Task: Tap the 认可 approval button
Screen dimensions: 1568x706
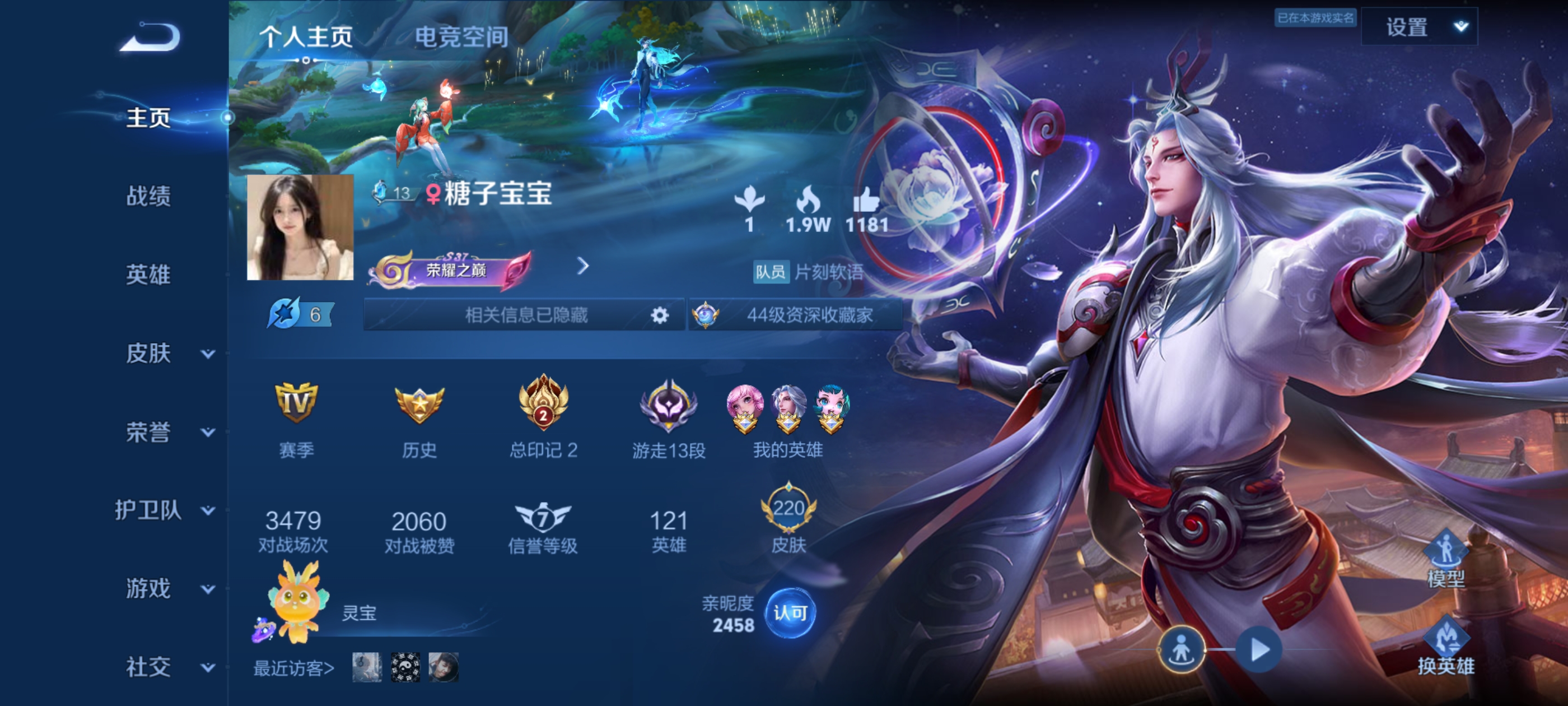Action: [790, 613]
